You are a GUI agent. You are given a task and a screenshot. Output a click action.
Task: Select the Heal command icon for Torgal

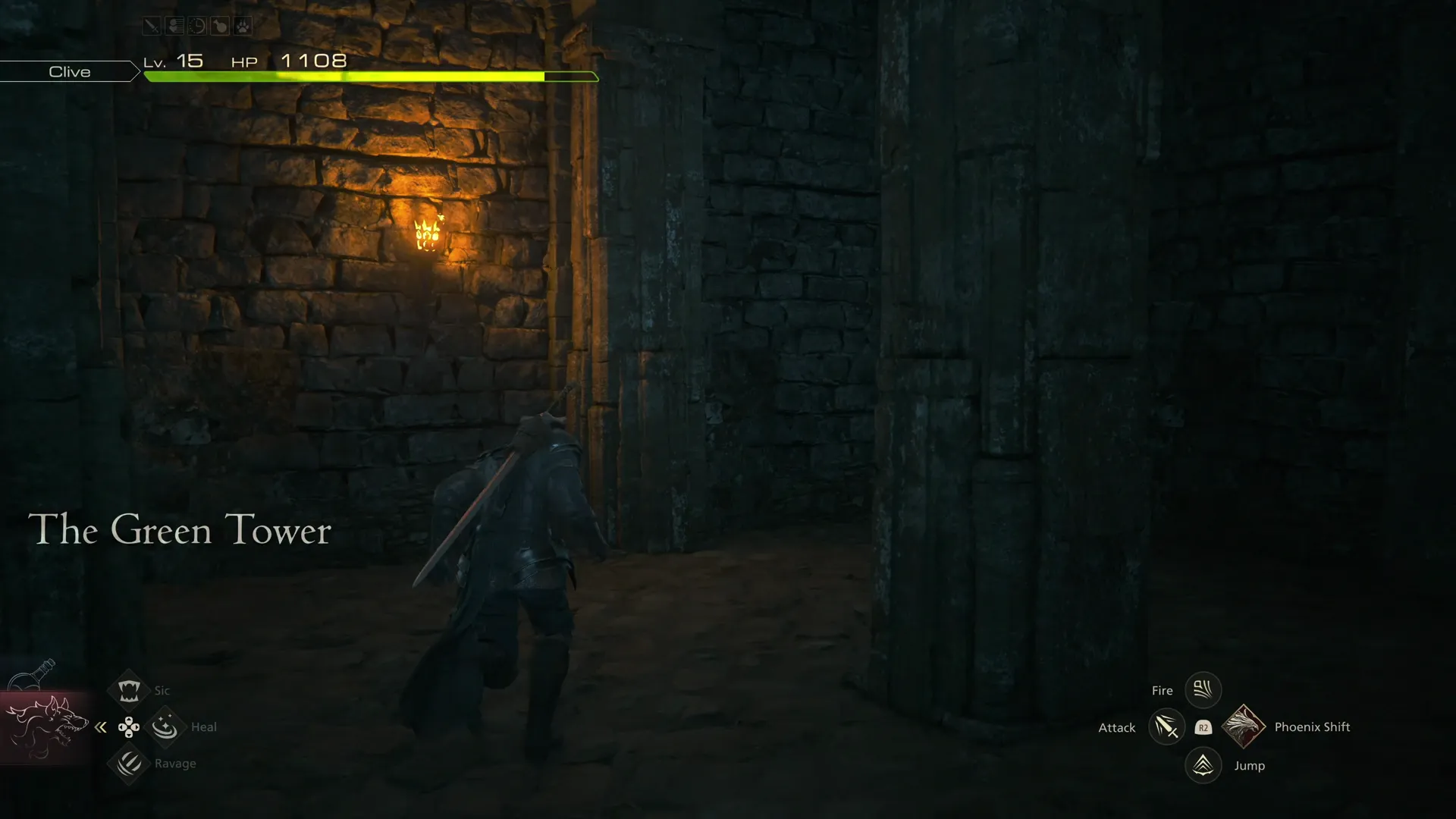165,726
